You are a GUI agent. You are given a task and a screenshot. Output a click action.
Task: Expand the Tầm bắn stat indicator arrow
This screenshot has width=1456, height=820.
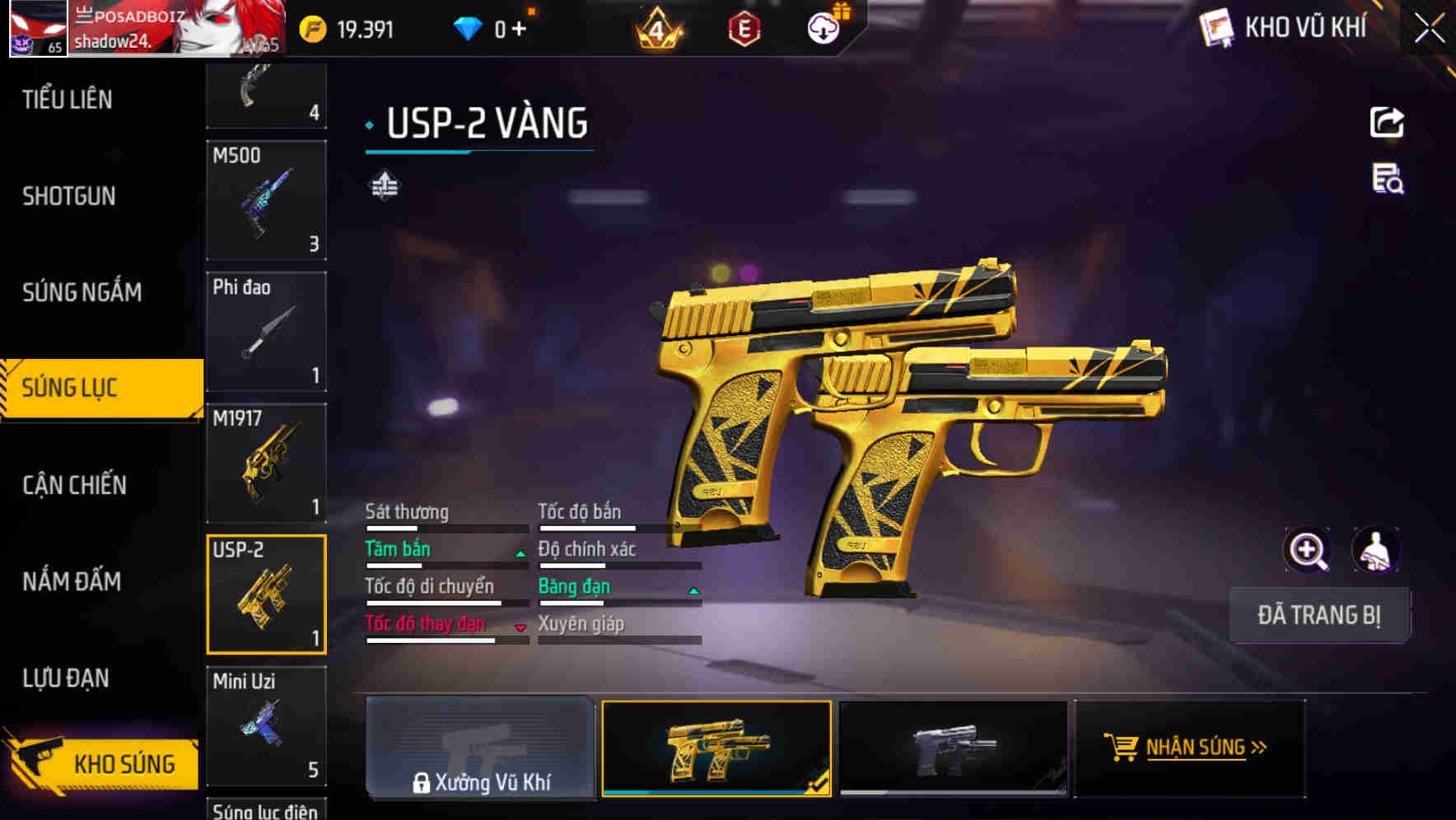click(519, 554)
